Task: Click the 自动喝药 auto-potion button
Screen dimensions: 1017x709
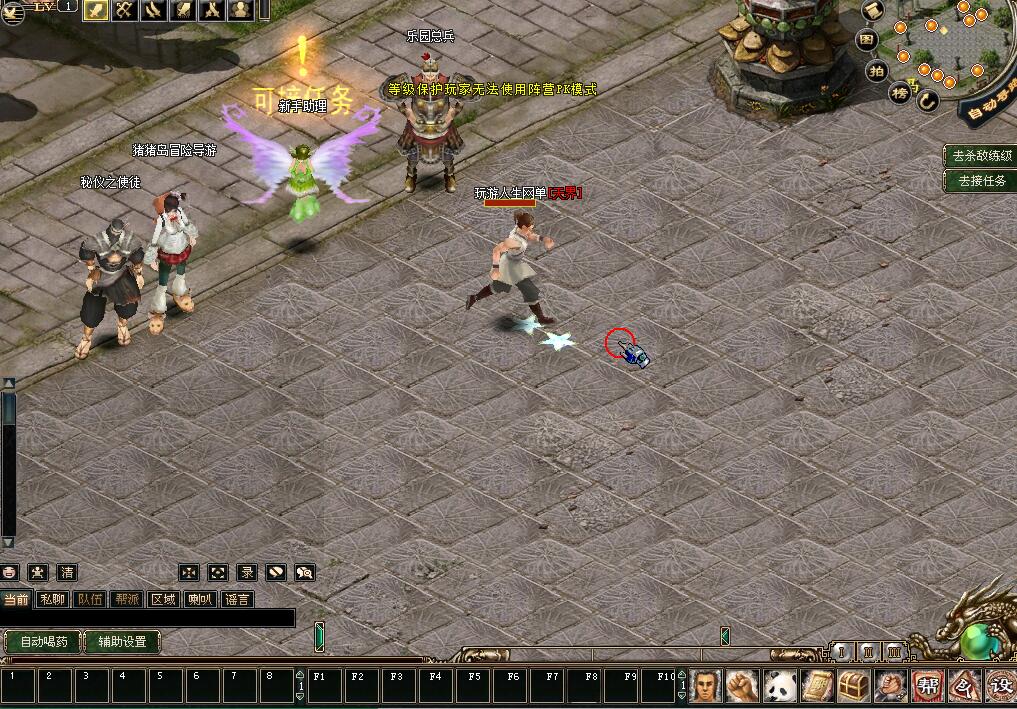Action: pos(44,641)
